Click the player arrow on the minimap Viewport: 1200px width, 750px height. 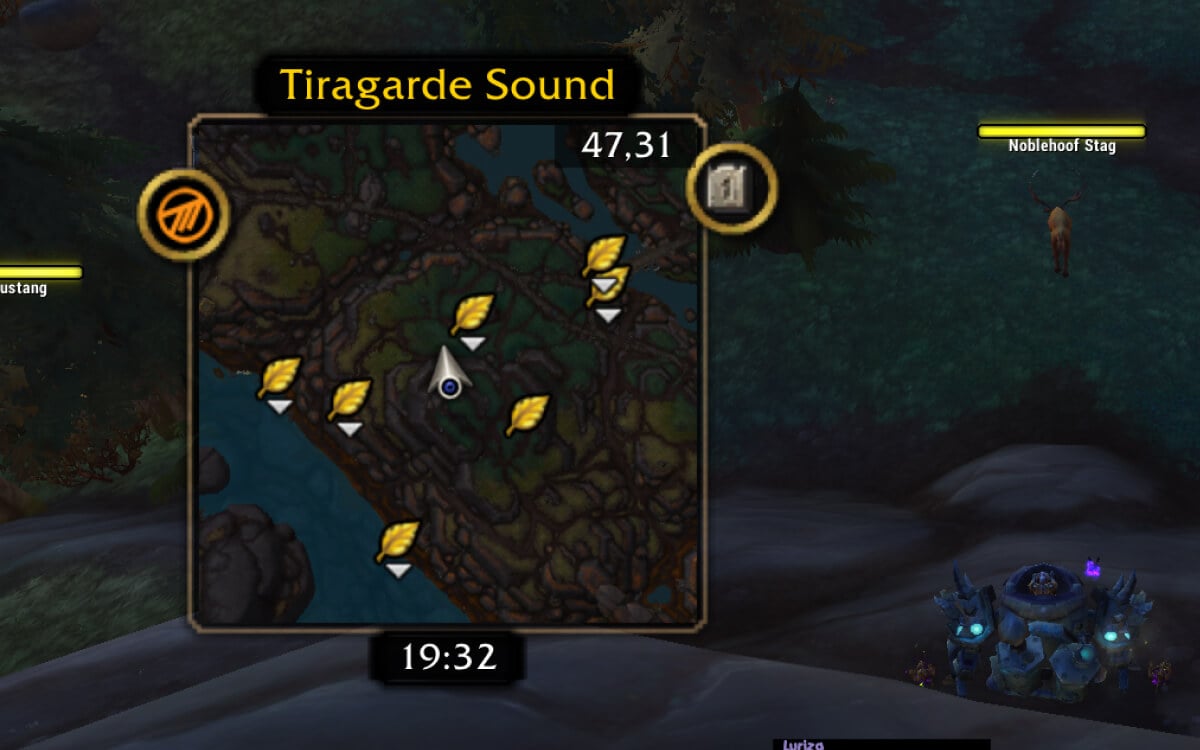[x=450, y=373]
